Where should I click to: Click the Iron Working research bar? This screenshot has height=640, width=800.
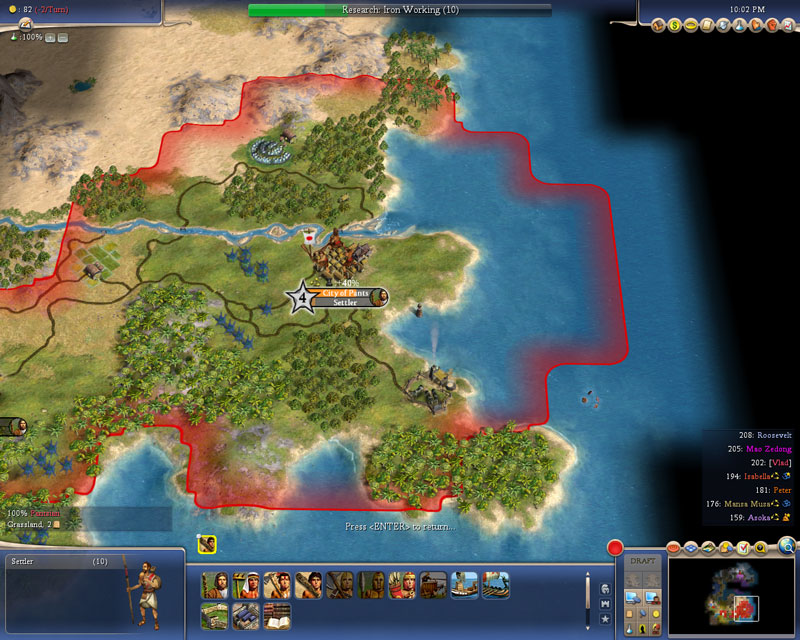(399, 9)
